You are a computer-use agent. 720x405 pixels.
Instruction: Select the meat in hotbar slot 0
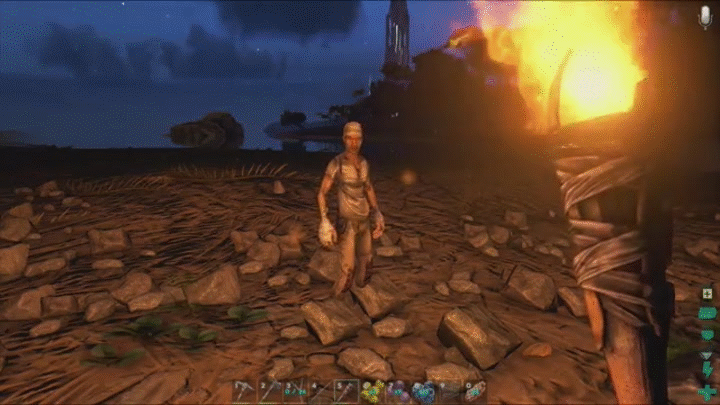click(x=474, y=391)
